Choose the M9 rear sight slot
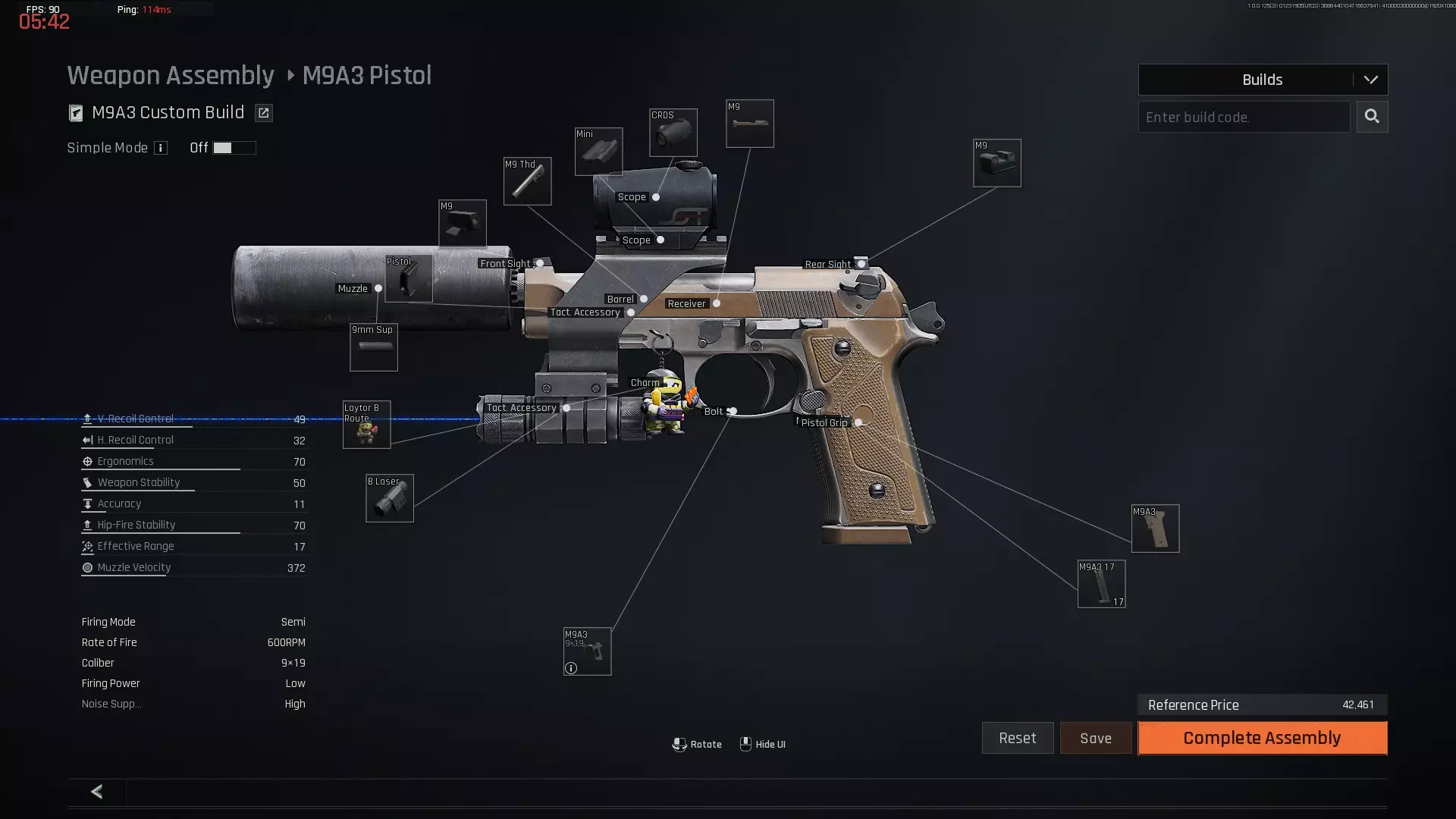Image resolution: width=1456 pixels, height=819 pixels. click(996, 163)
